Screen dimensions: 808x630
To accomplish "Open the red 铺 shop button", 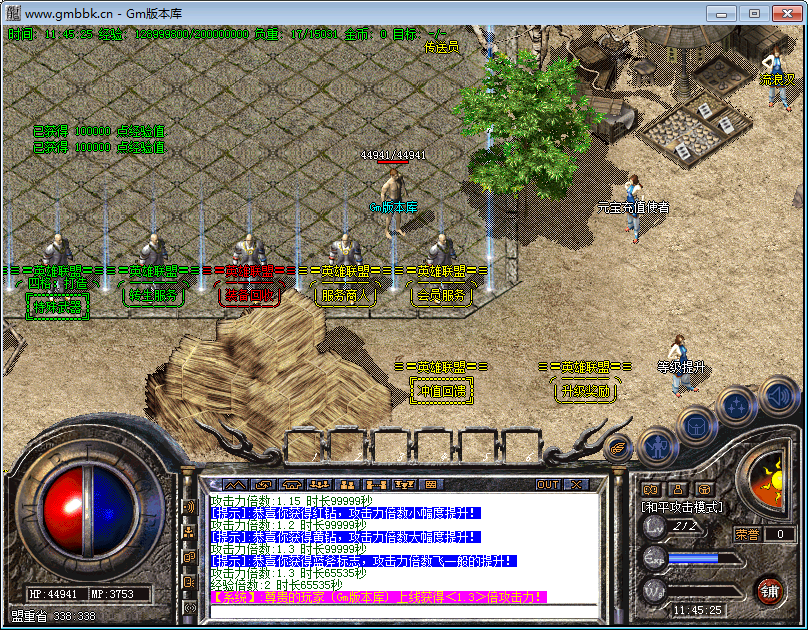I will 769,589.
